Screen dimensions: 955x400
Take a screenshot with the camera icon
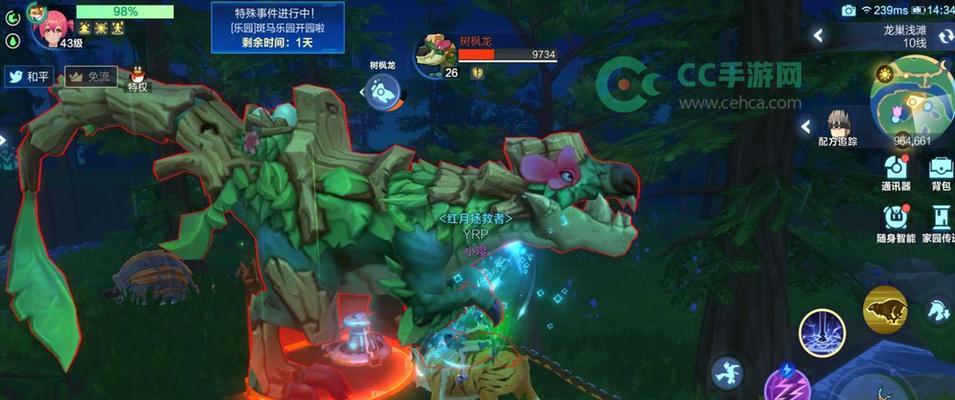pos(849,10)
